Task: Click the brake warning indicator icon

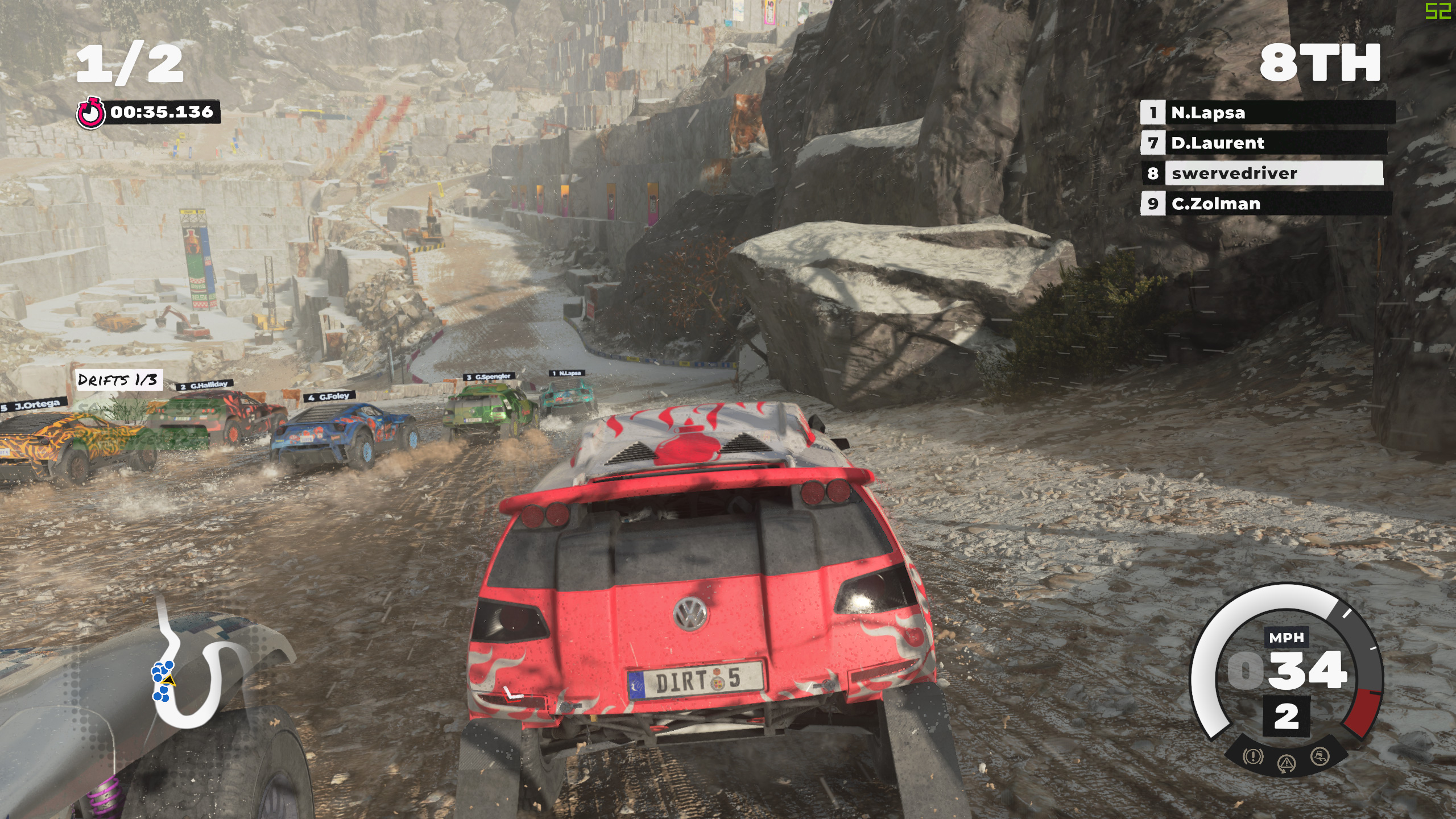Action: coord(1253,756)
